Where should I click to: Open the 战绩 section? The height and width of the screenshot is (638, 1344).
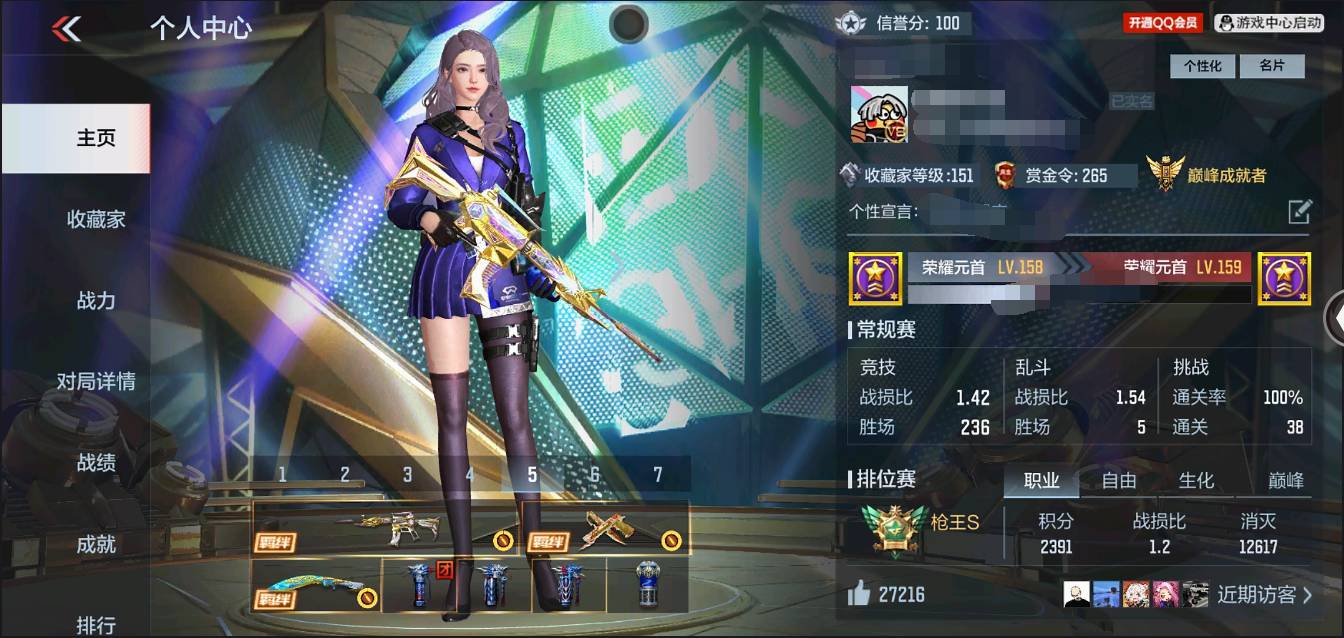pyautogui.click(x=96, y=462)
